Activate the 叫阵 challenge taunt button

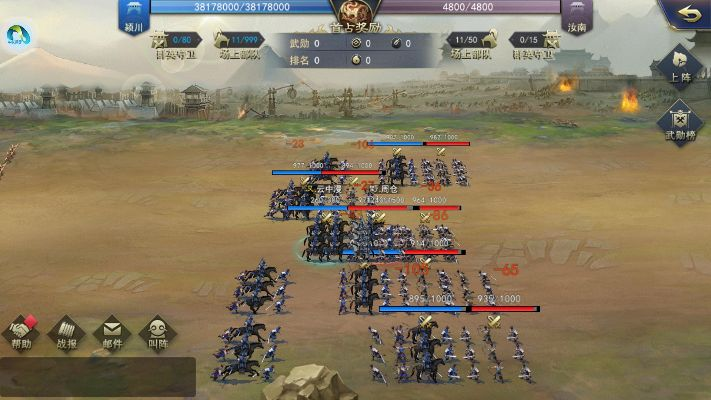click(x=157, y=332)
